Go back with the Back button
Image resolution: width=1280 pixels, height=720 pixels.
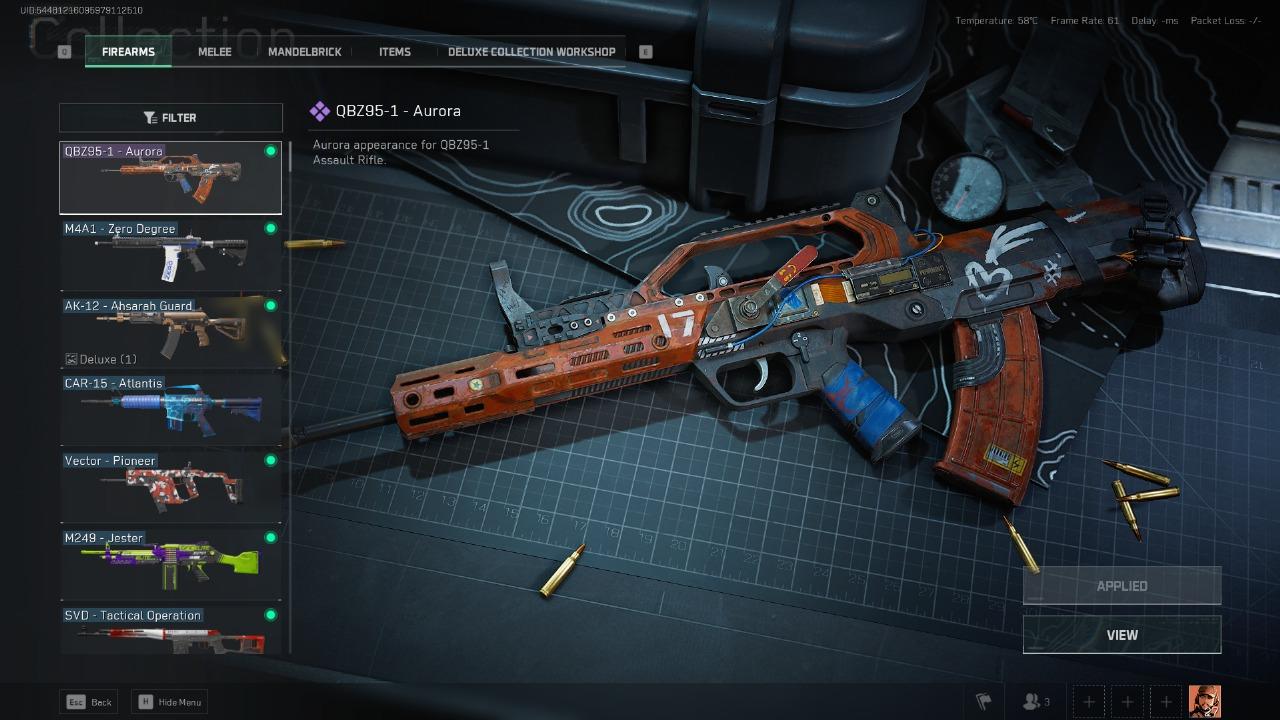coord(89,702)
